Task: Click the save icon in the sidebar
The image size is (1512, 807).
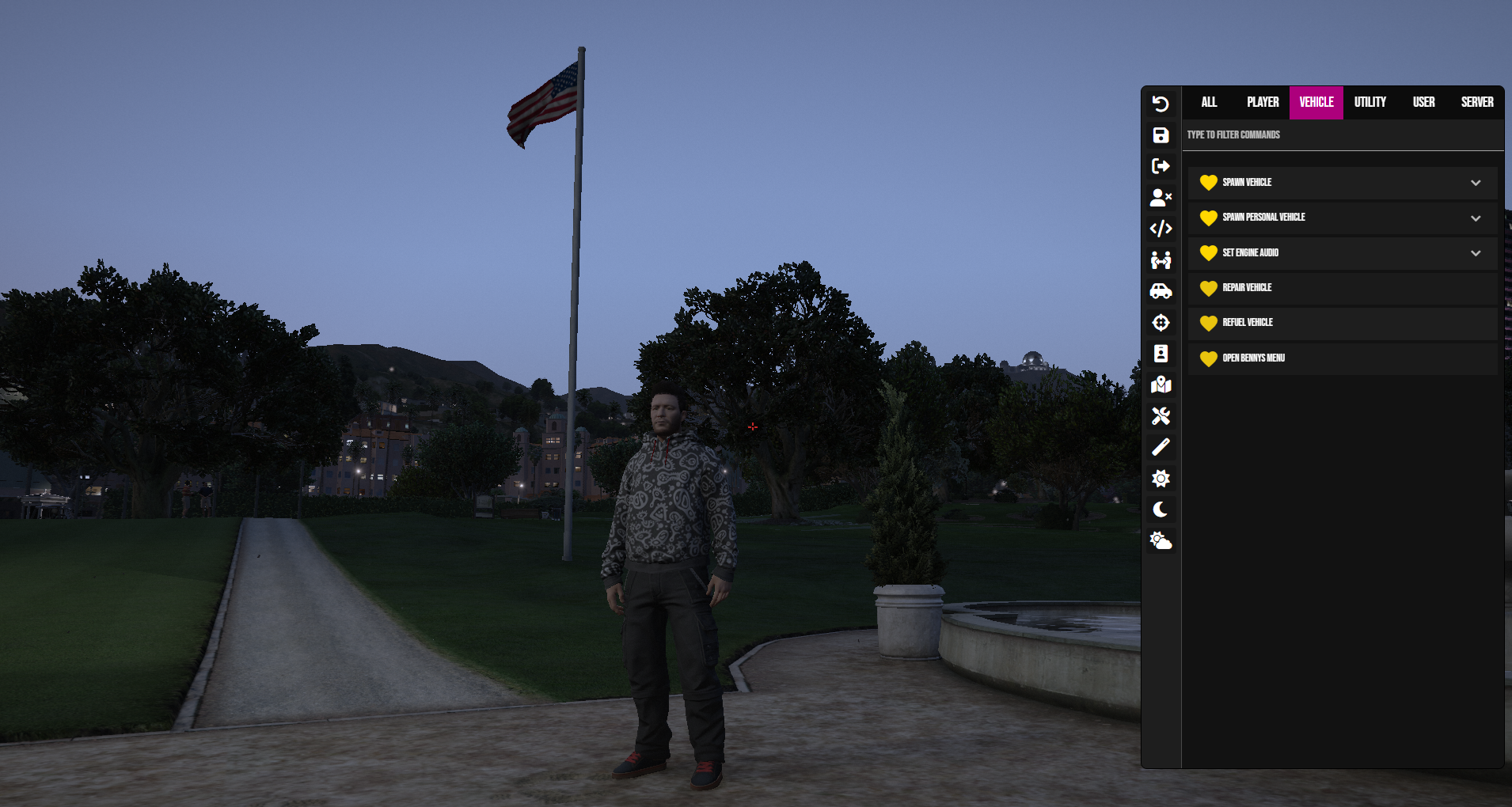Action: [x=1161, y=134]
